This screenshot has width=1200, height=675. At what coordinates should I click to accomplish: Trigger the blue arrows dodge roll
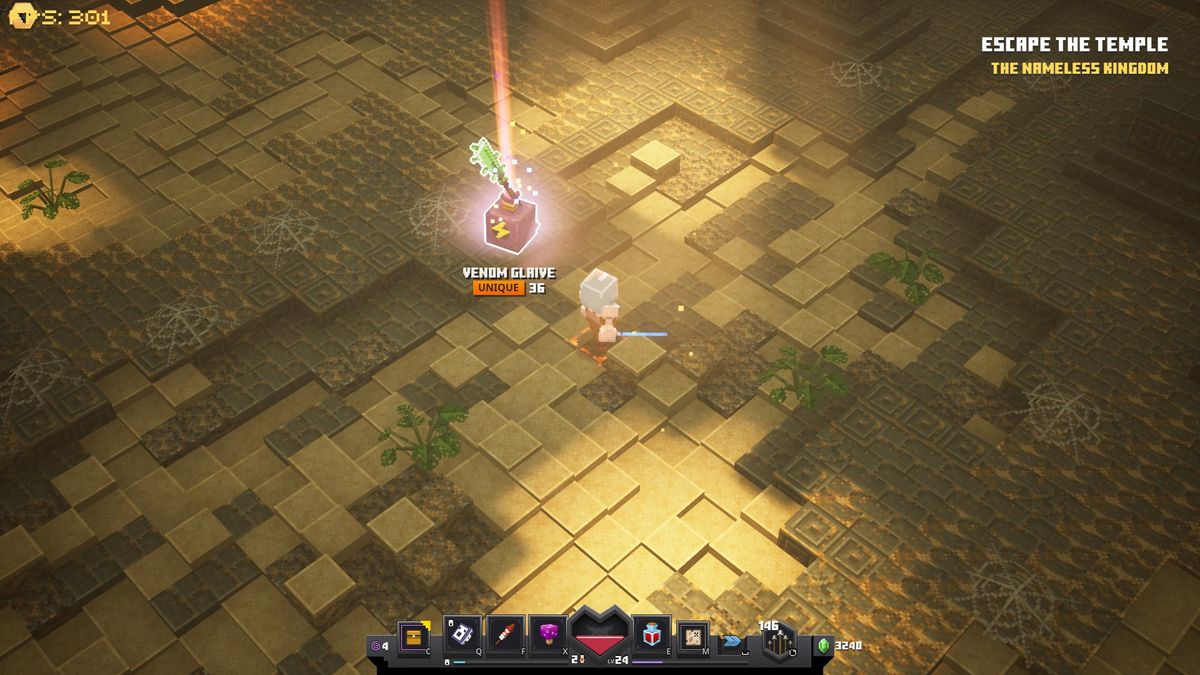pyautogui.click(x=732, y=640)
